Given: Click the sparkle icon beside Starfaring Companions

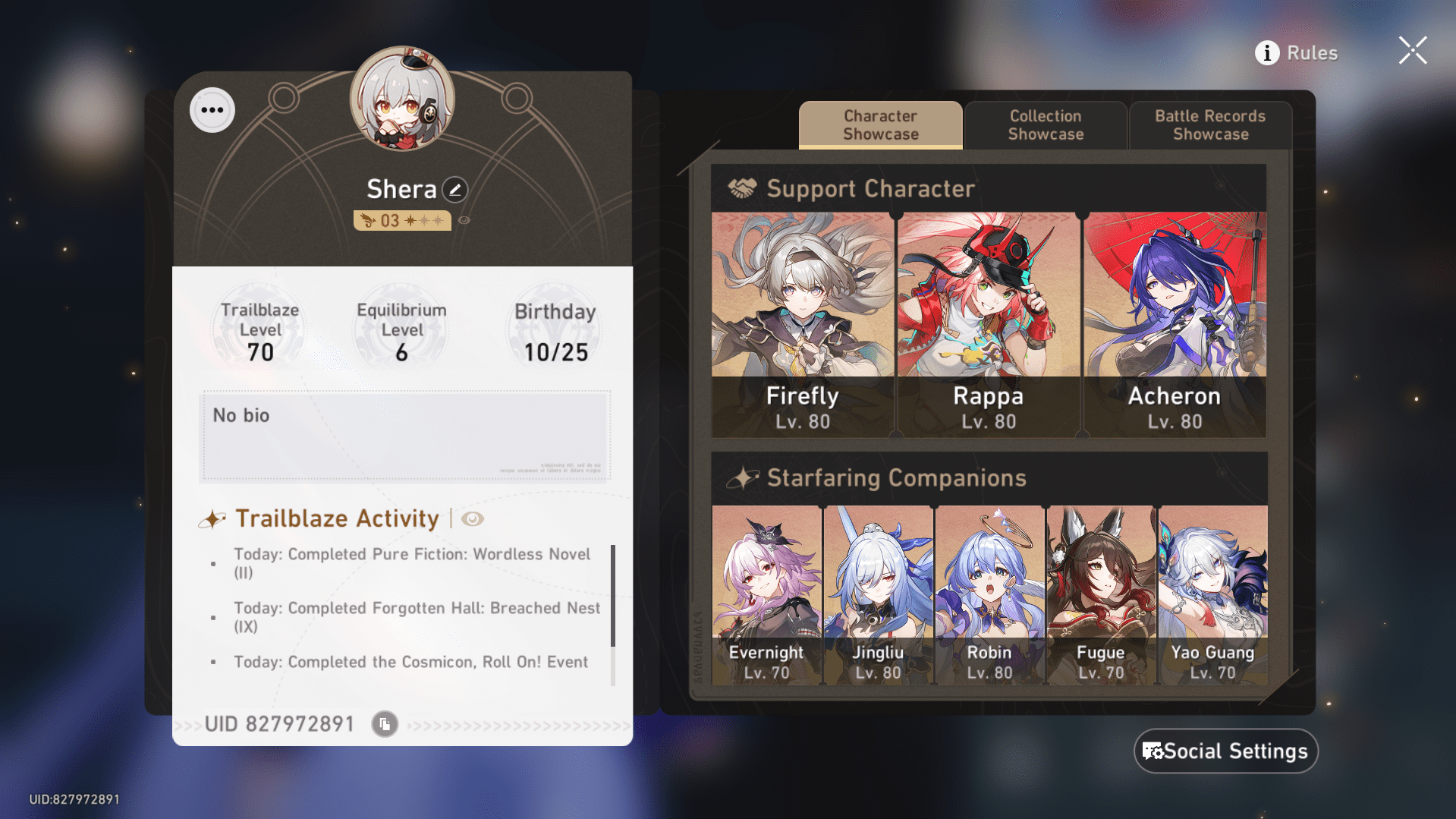Looking at the screenshot, I should click(x=744, y=477).
